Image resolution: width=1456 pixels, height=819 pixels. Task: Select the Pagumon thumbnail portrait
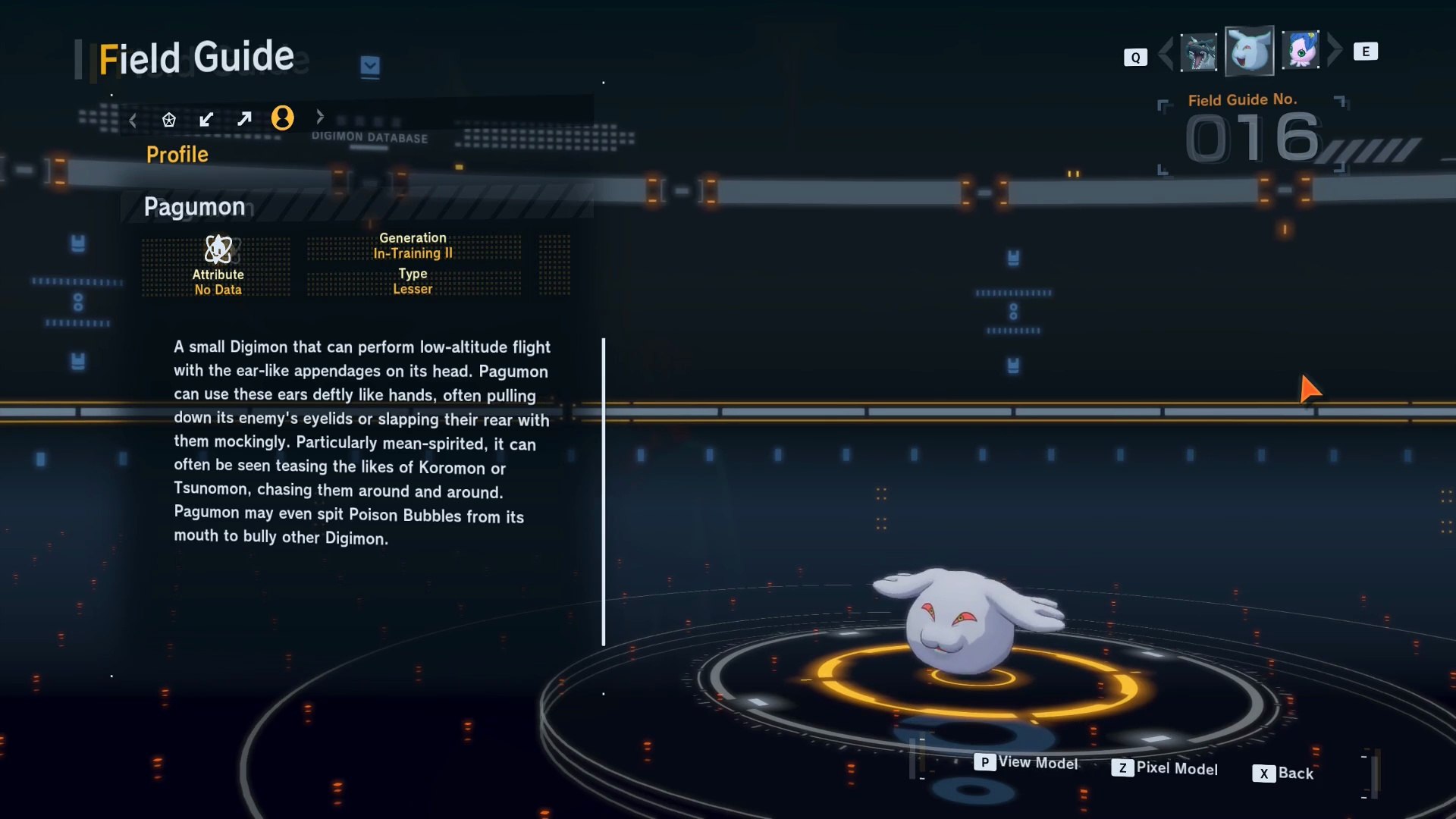[x=1249, y=51]
